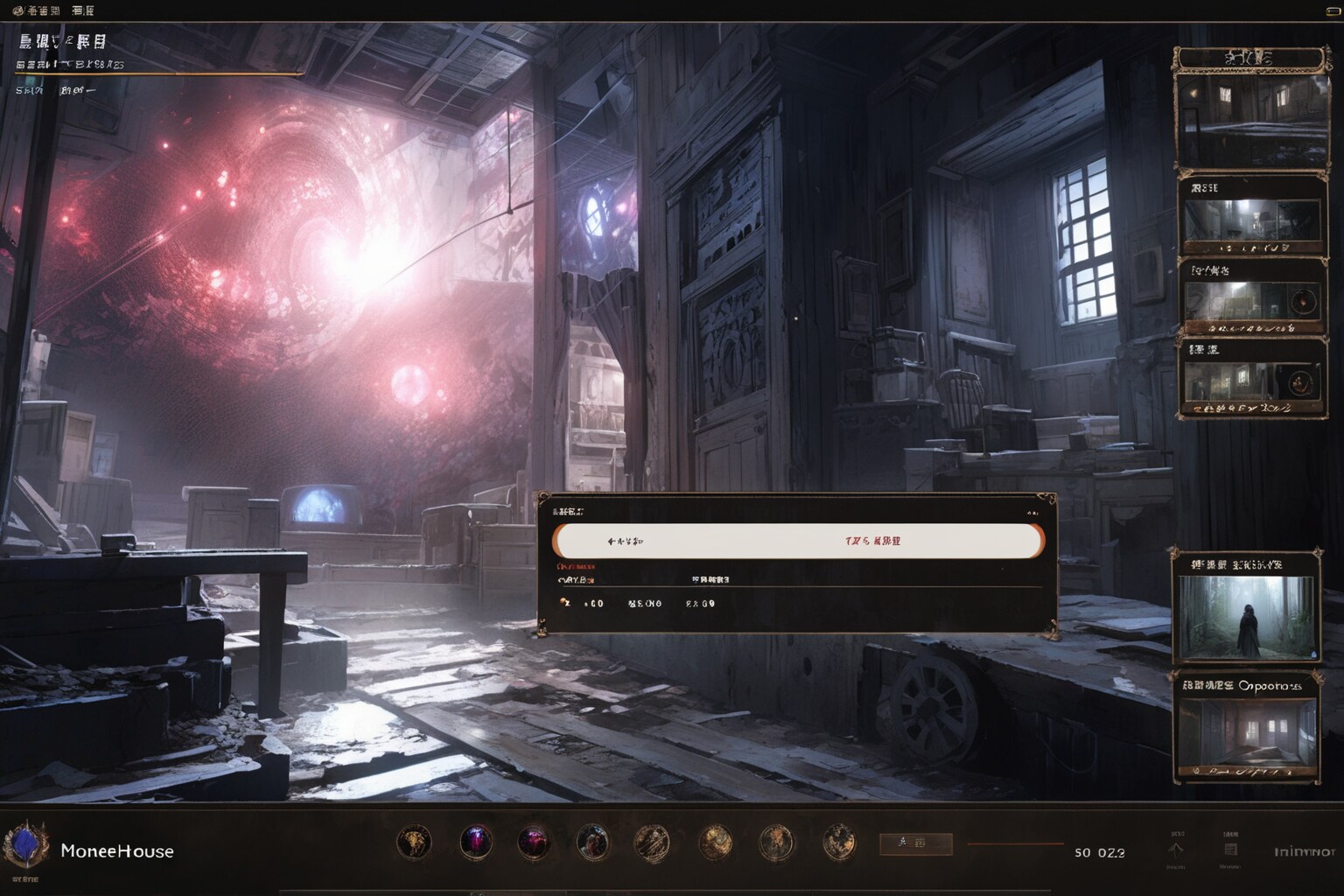
Task: Use the blue-purple glowing orb ability icon
Action: [476, 843]
